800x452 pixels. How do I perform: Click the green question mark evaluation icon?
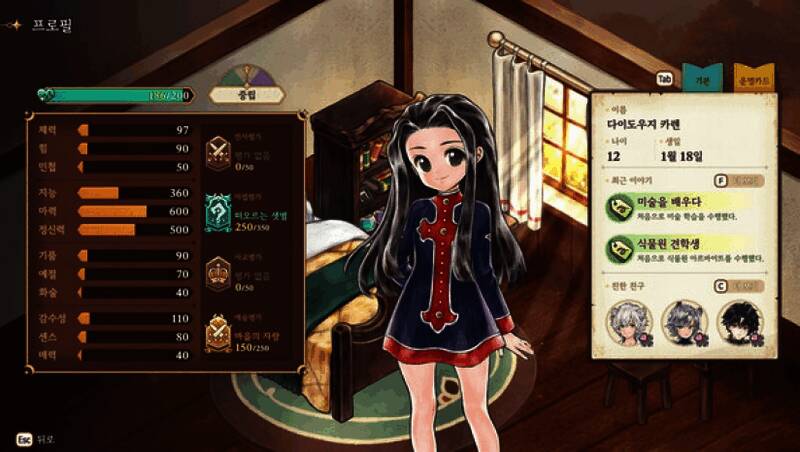coord(217,210)
